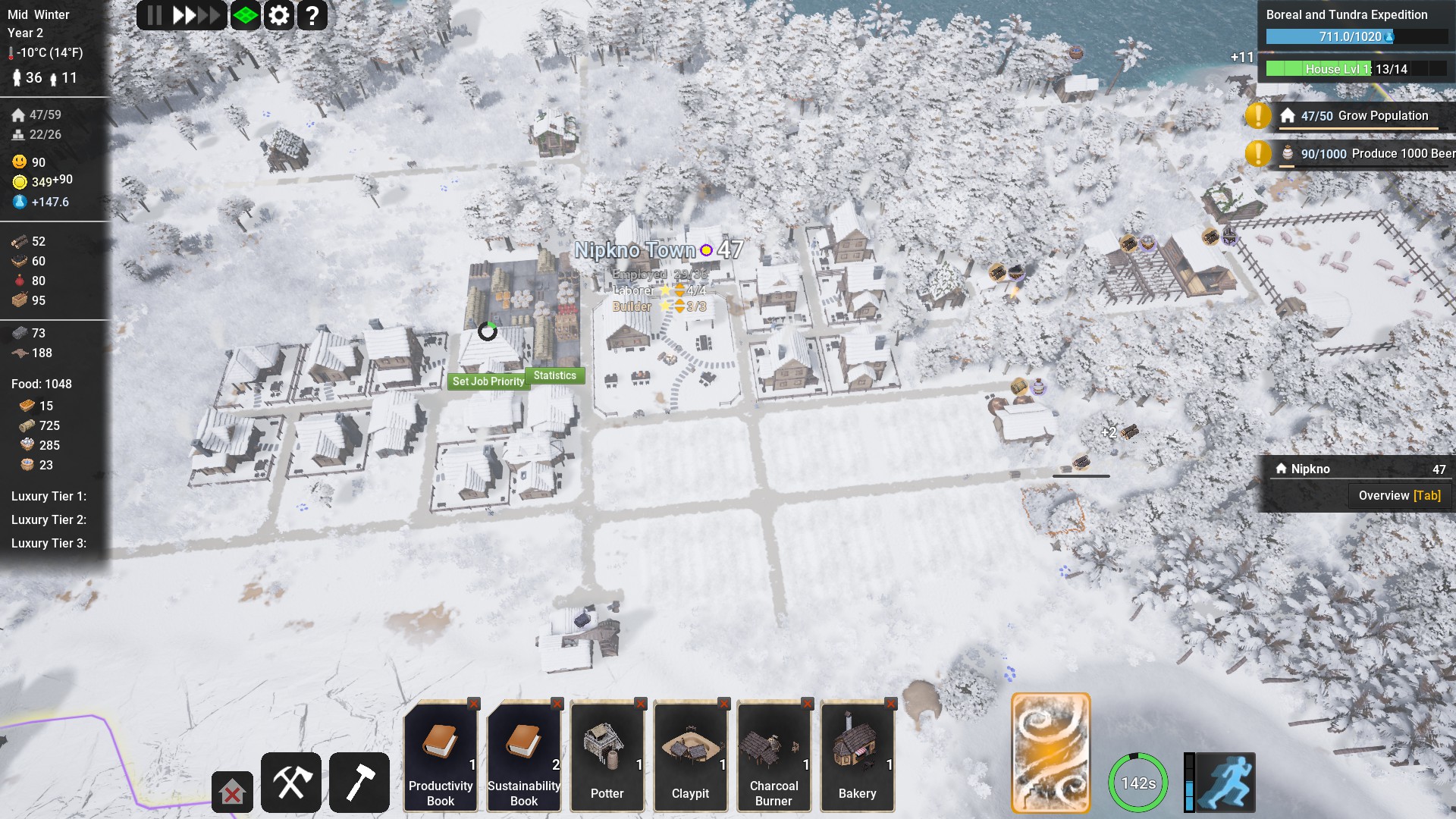The image size is (1456, 819).
Task: Pick the Potter building card
Action: click(607, 756)
